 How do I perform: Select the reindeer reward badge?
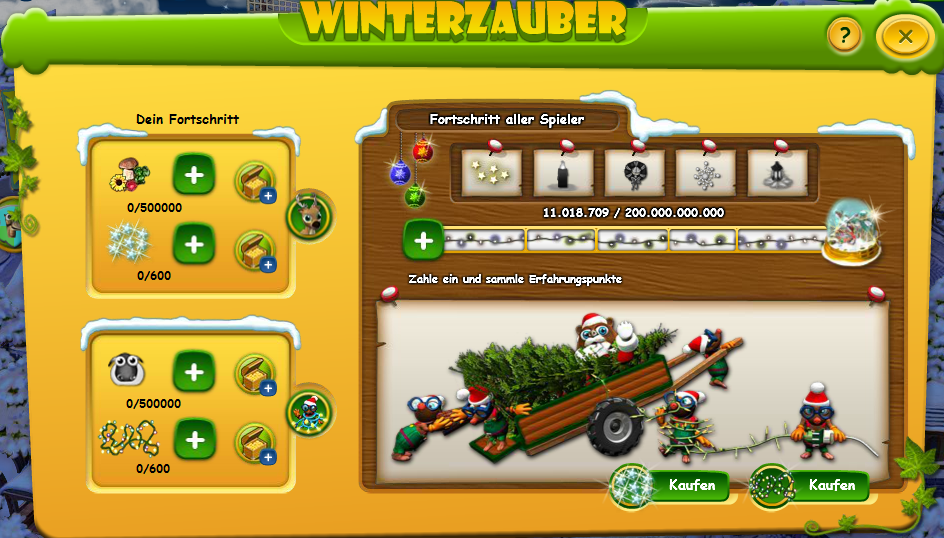point(308,214)
